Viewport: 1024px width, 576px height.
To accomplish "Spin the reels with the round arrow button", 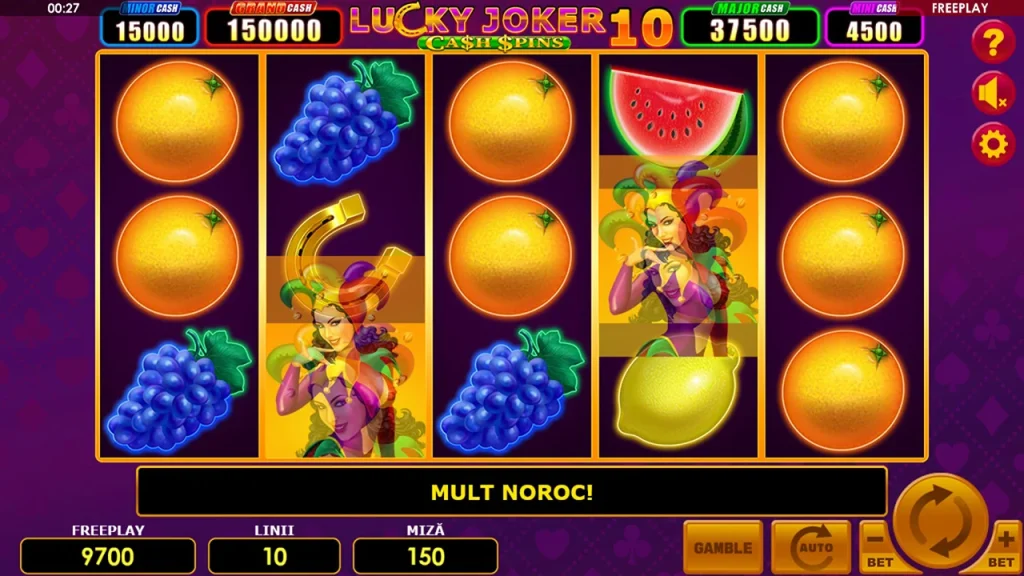I will pos(940,521).
